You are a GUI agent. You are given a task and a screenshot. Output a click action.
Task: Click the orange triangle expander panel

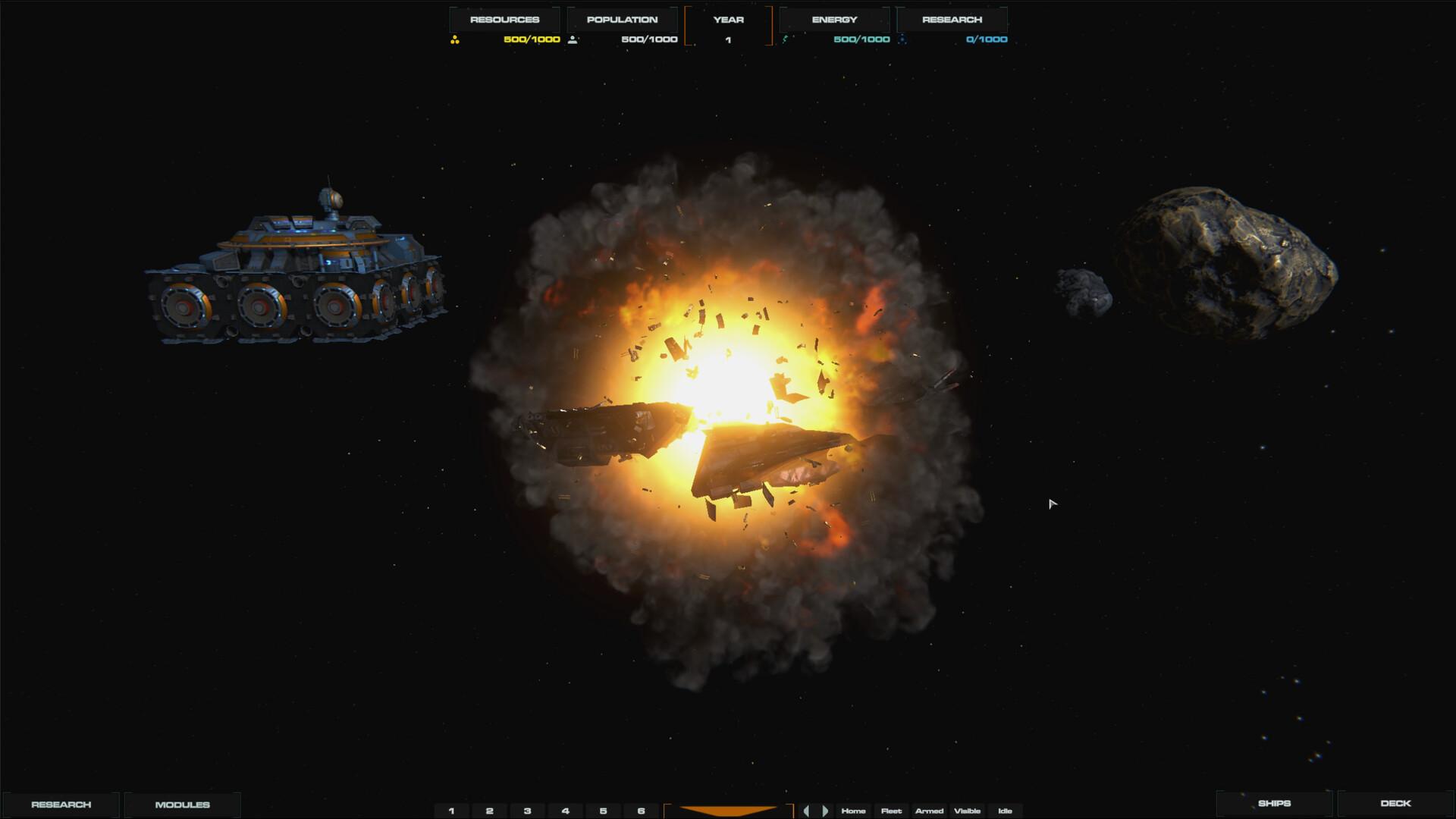tap(728, 811)
